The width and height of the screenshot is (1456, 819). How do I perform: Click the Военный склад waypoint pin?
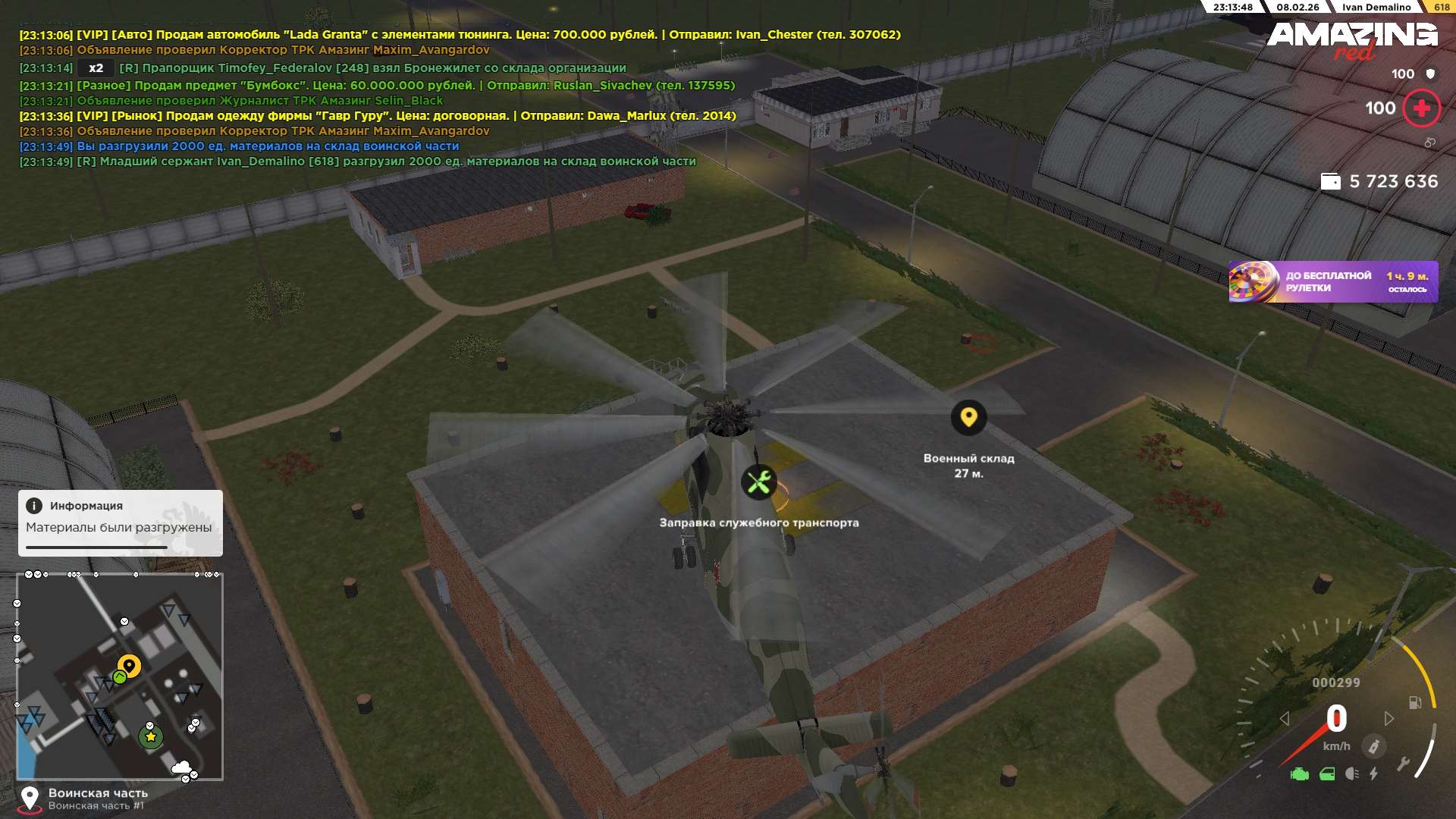click(968, 417)
